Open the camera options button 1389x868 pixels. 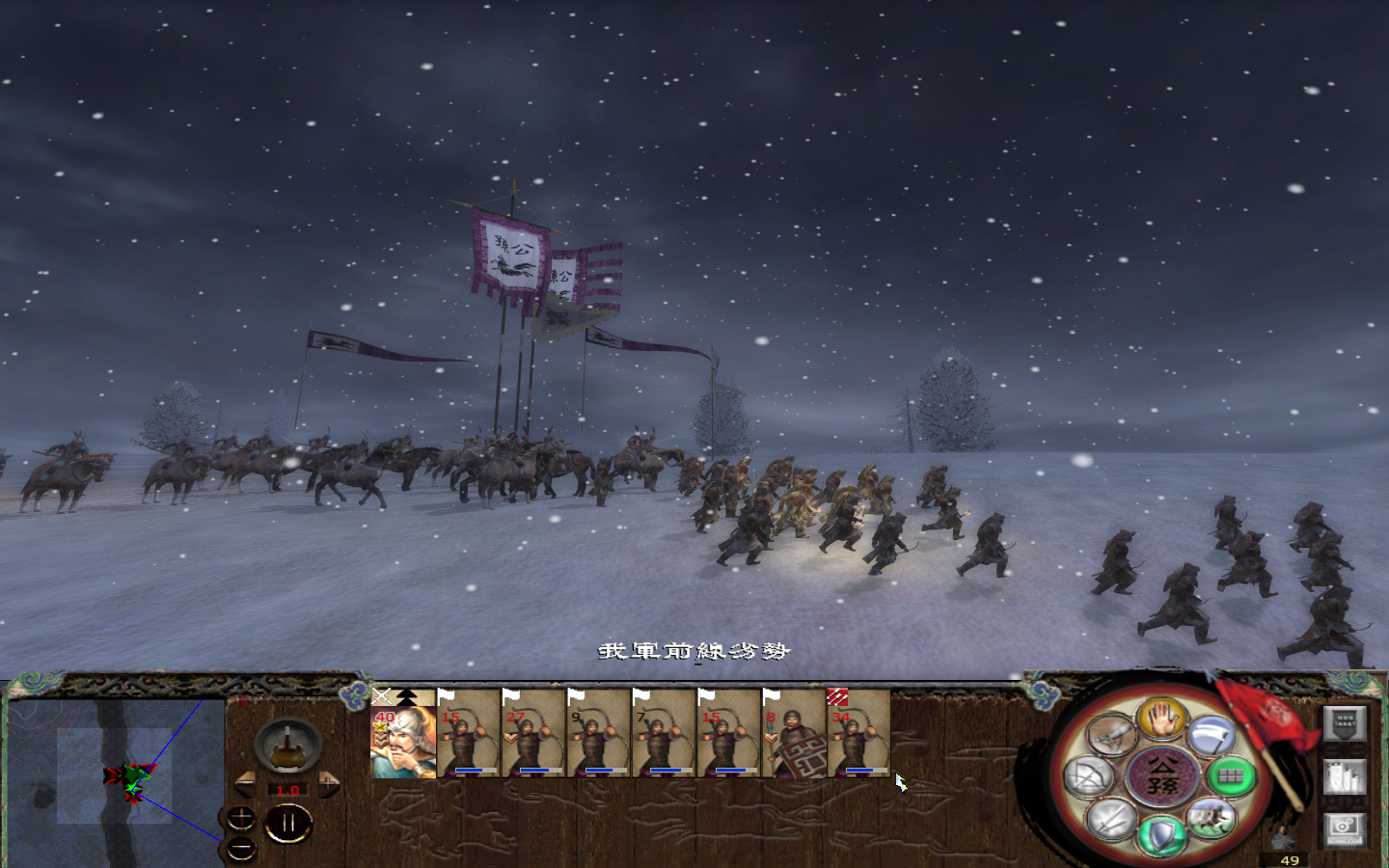click(1345, 831)
